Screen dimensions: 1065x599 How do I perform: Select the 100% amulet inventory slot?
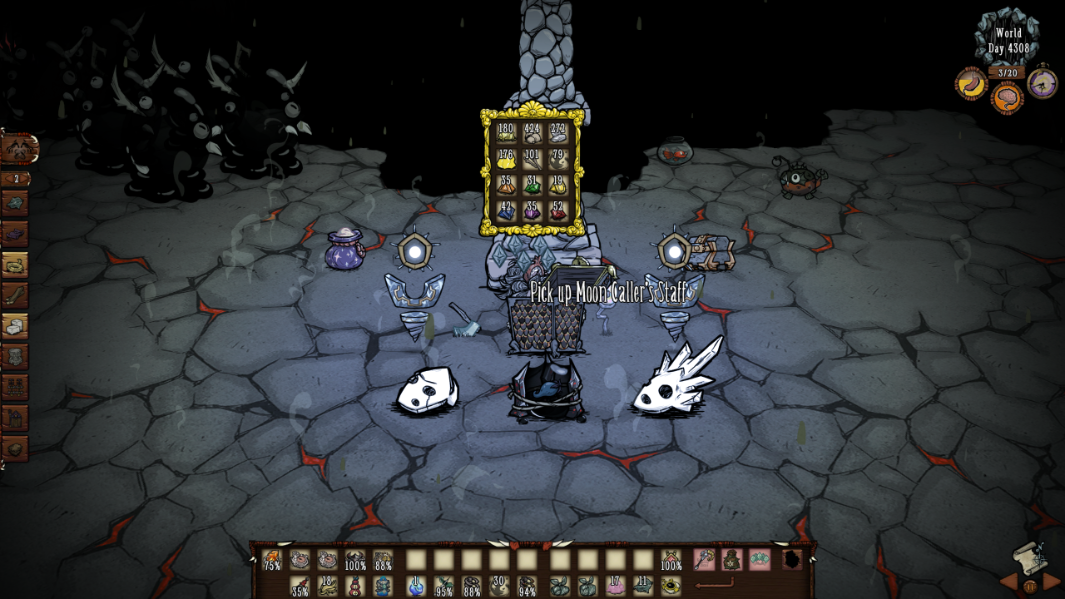tap(672, 560)
